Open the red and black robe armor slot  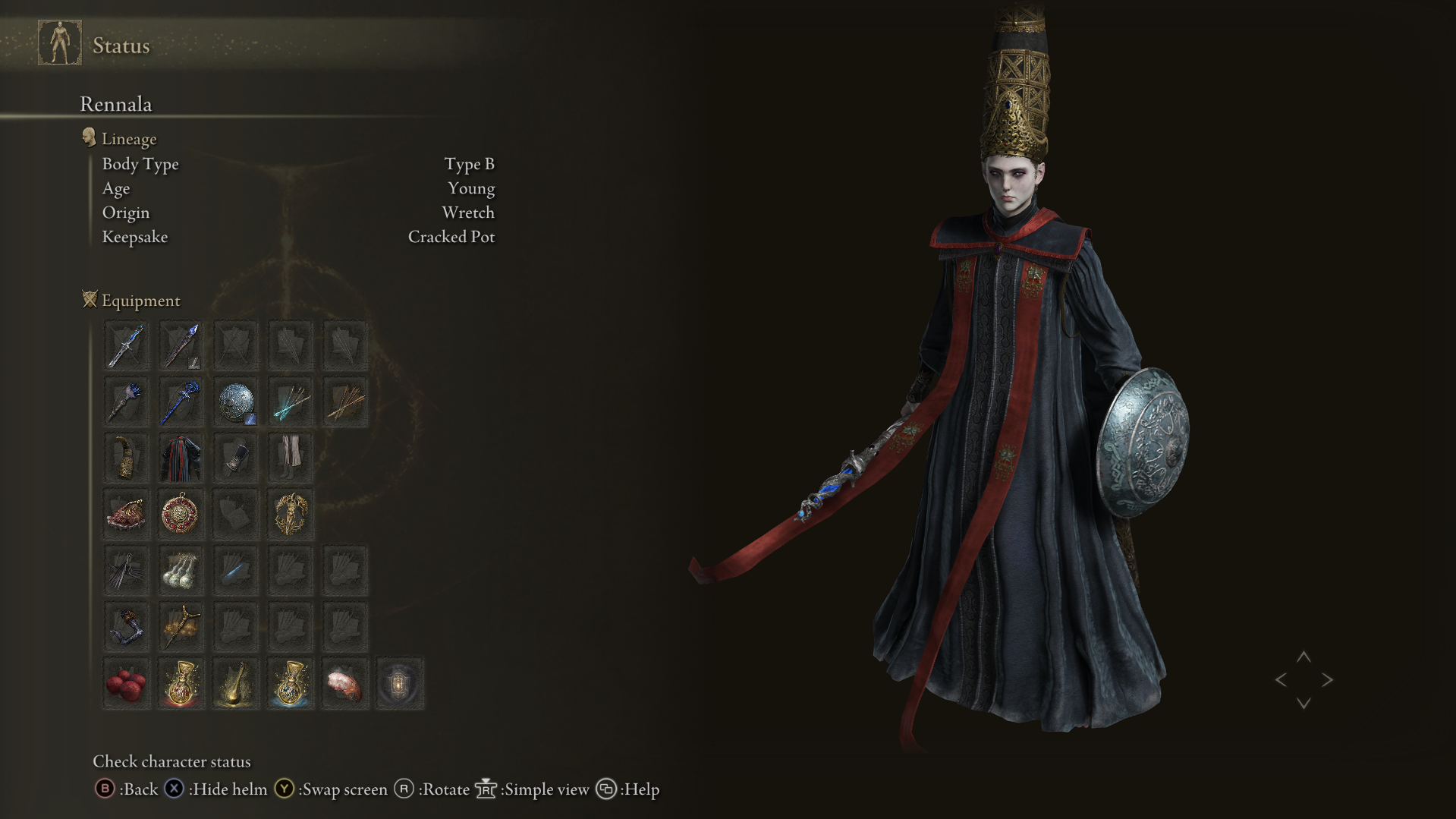(x=181, y=458)
